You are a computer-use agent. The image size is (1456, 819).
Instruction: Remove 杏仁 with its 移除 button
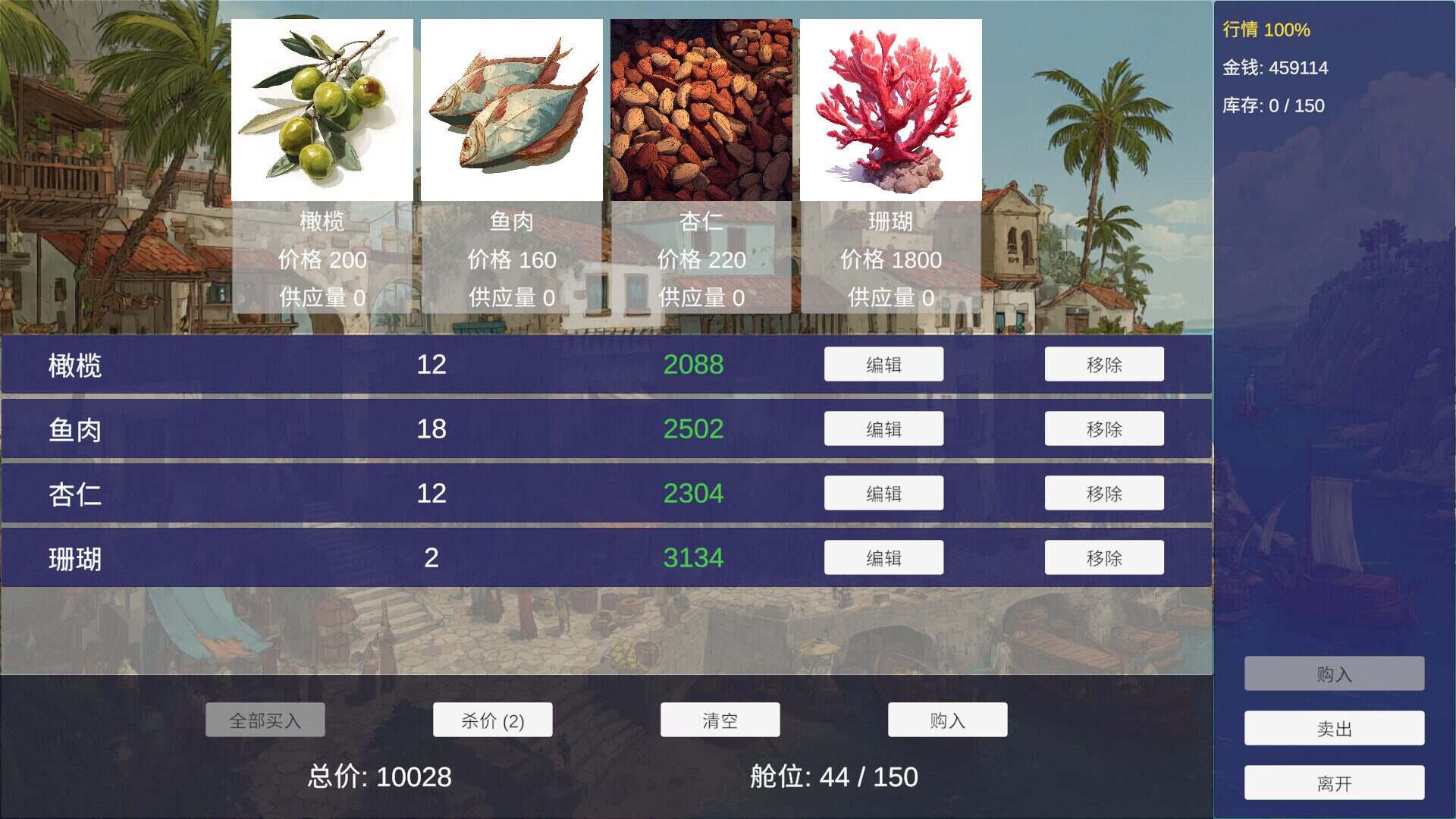(x=1104, y=493)
